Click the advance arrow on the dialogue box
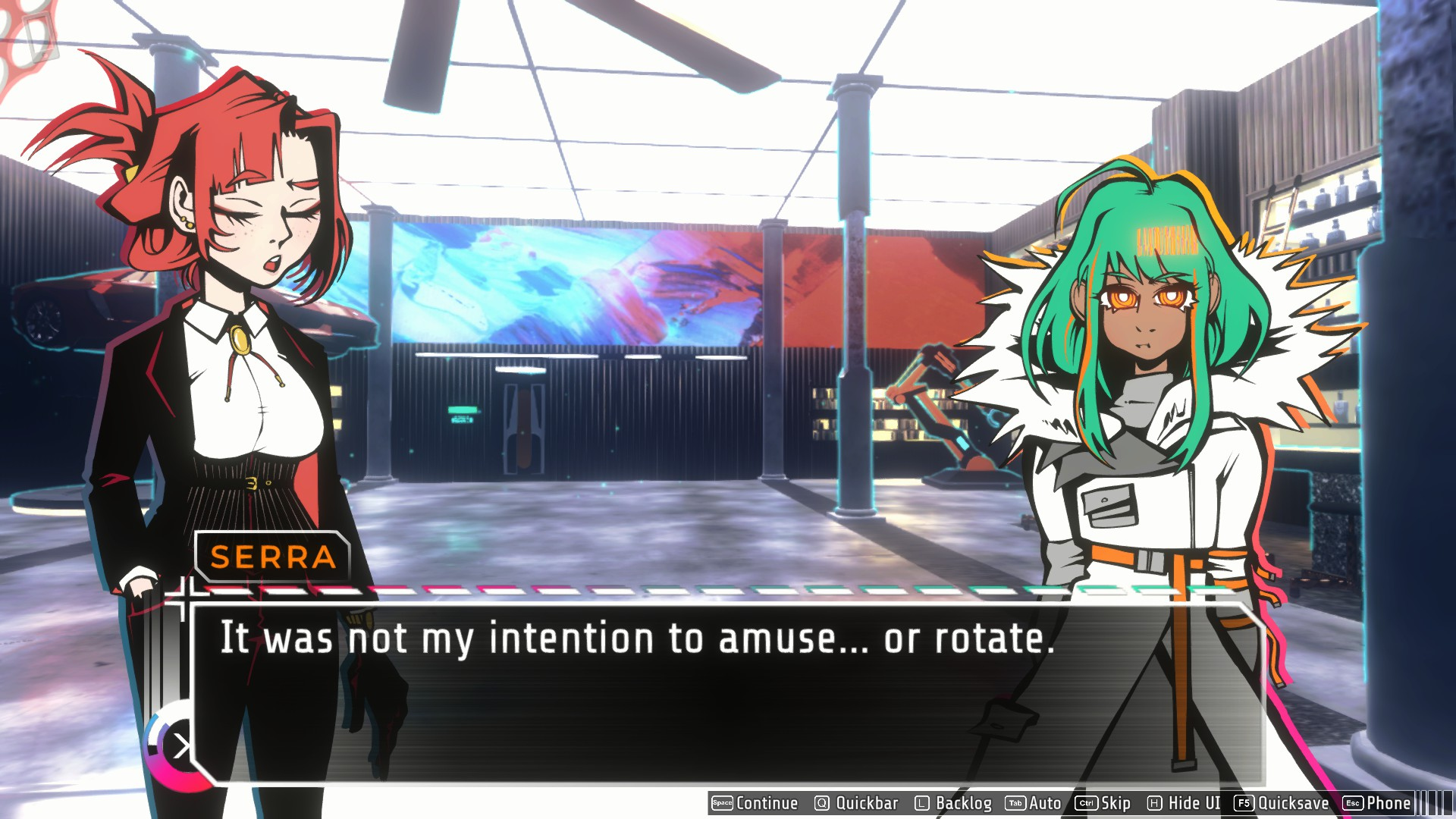 [180, 746]
